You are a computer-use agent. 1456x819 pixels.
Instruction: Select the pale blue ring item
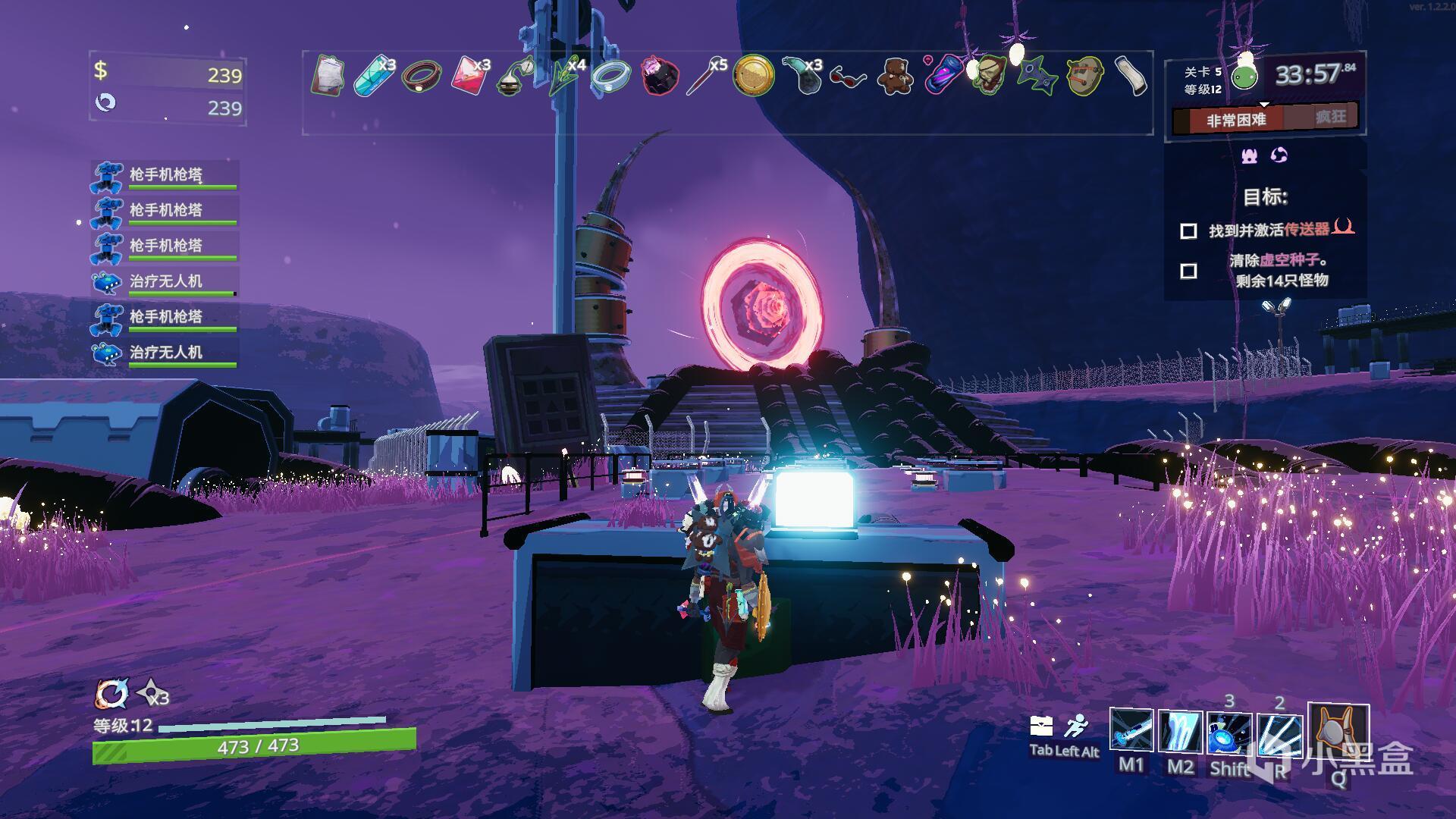click(610, 76)
